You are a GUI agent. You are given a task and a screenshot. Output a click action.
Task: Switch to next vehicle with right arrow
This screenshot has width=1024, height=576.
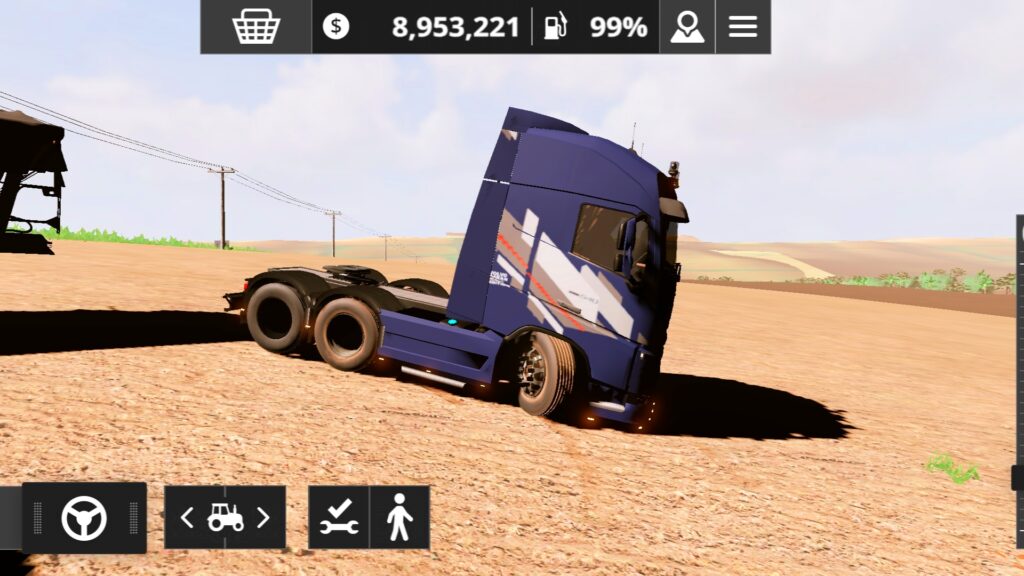[263, 517]
